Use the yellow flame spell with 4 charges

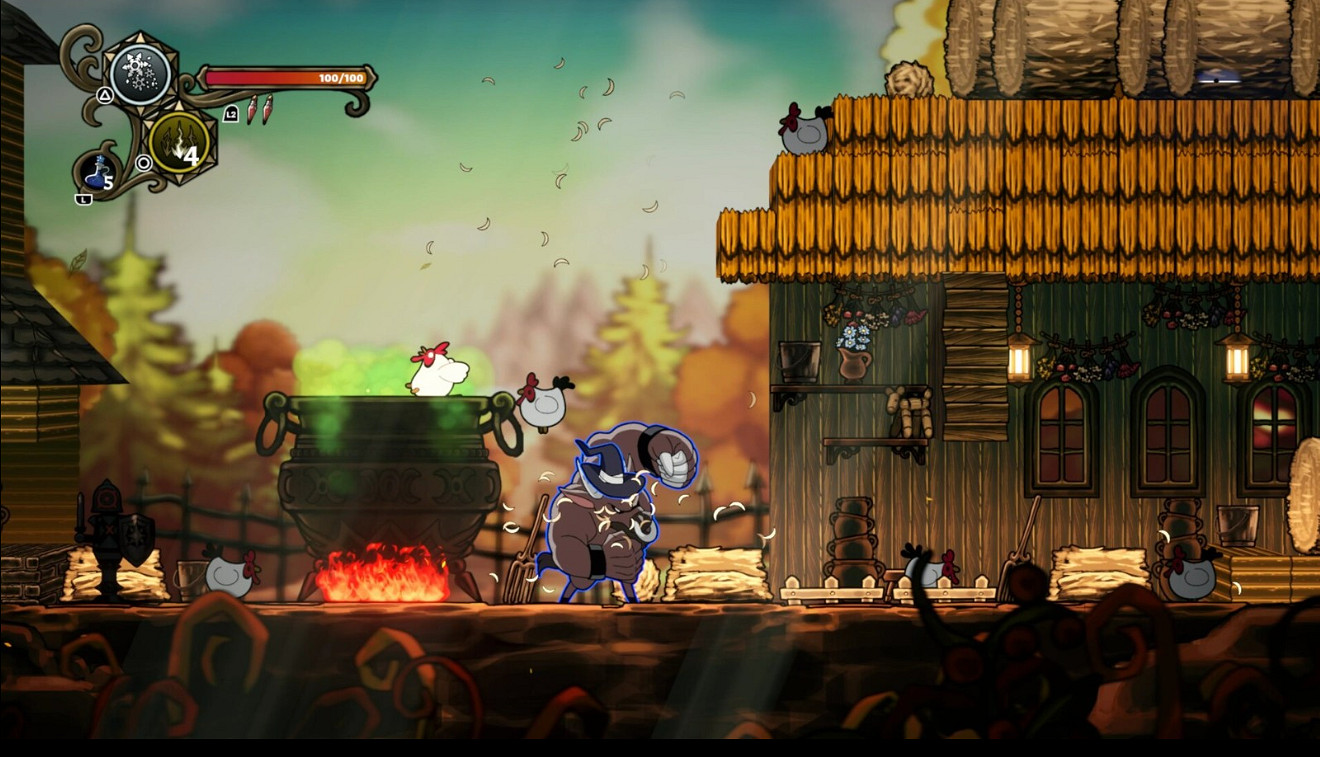click(x=179, y=148)
